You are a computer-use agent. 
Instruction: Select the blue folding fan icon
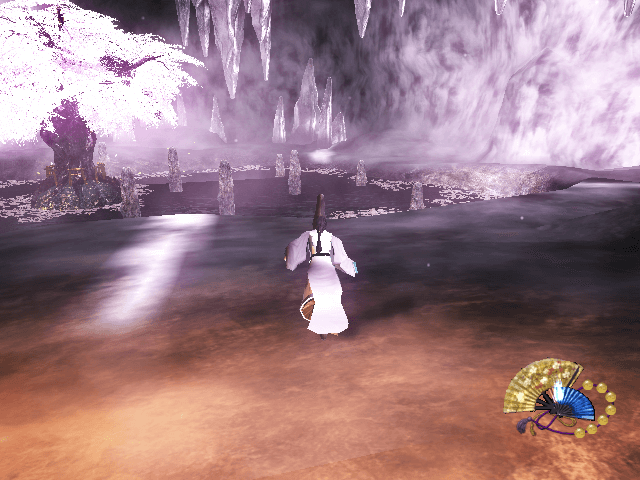(574, 403)
